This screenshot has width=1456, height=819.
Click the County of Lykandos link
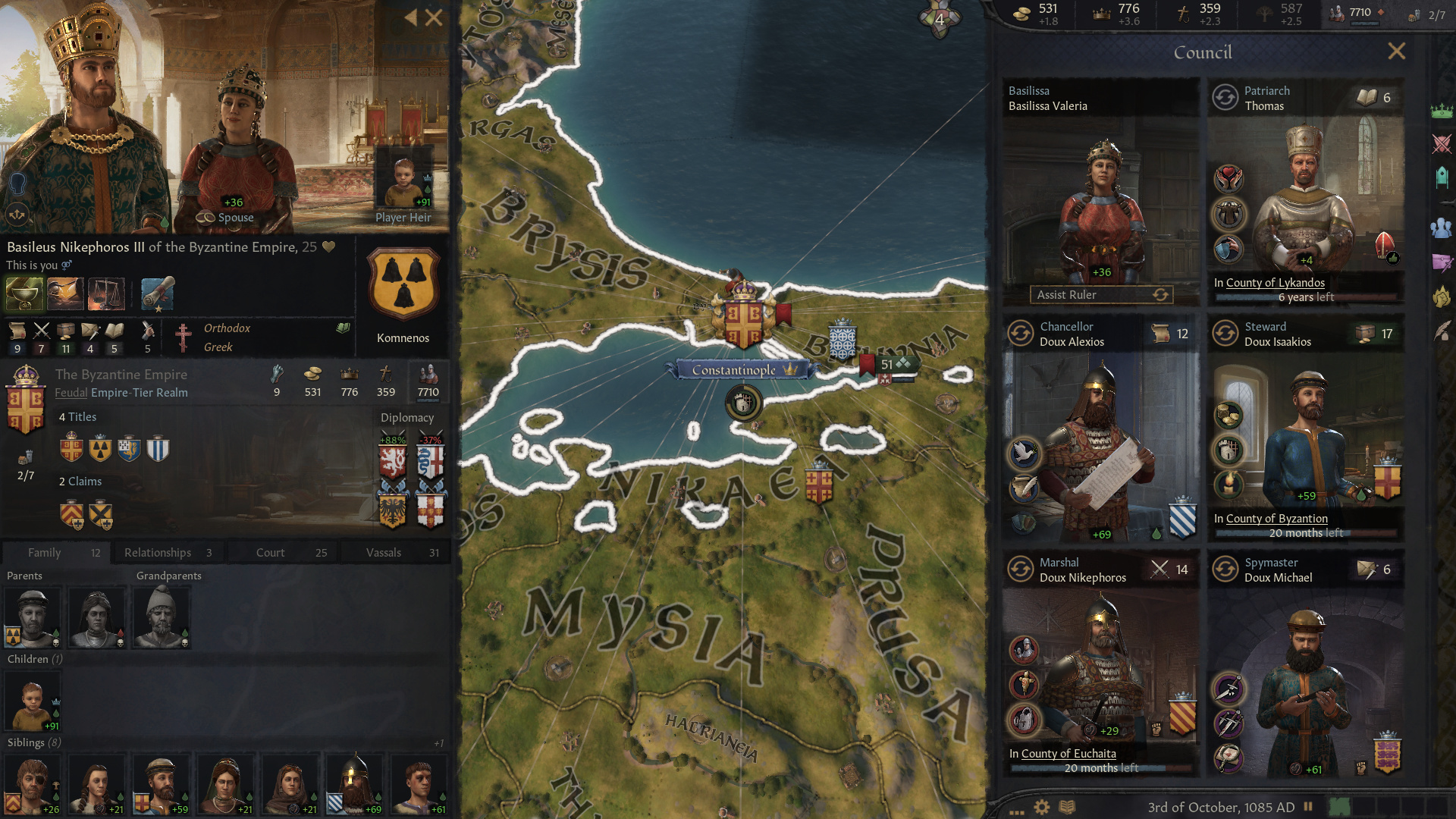point(1276,282)
